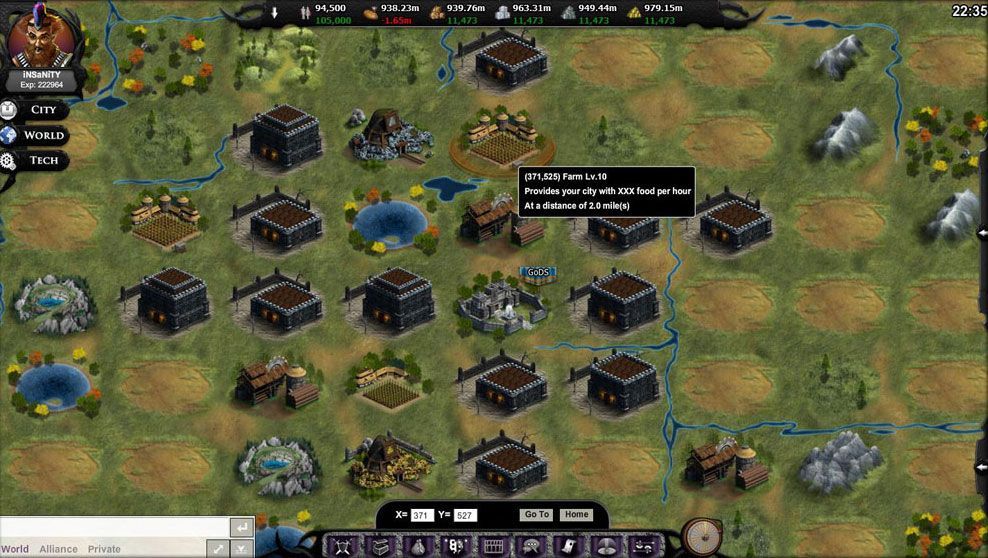
Task: Focus the Y coordinate input field
Action: (465, 516)
